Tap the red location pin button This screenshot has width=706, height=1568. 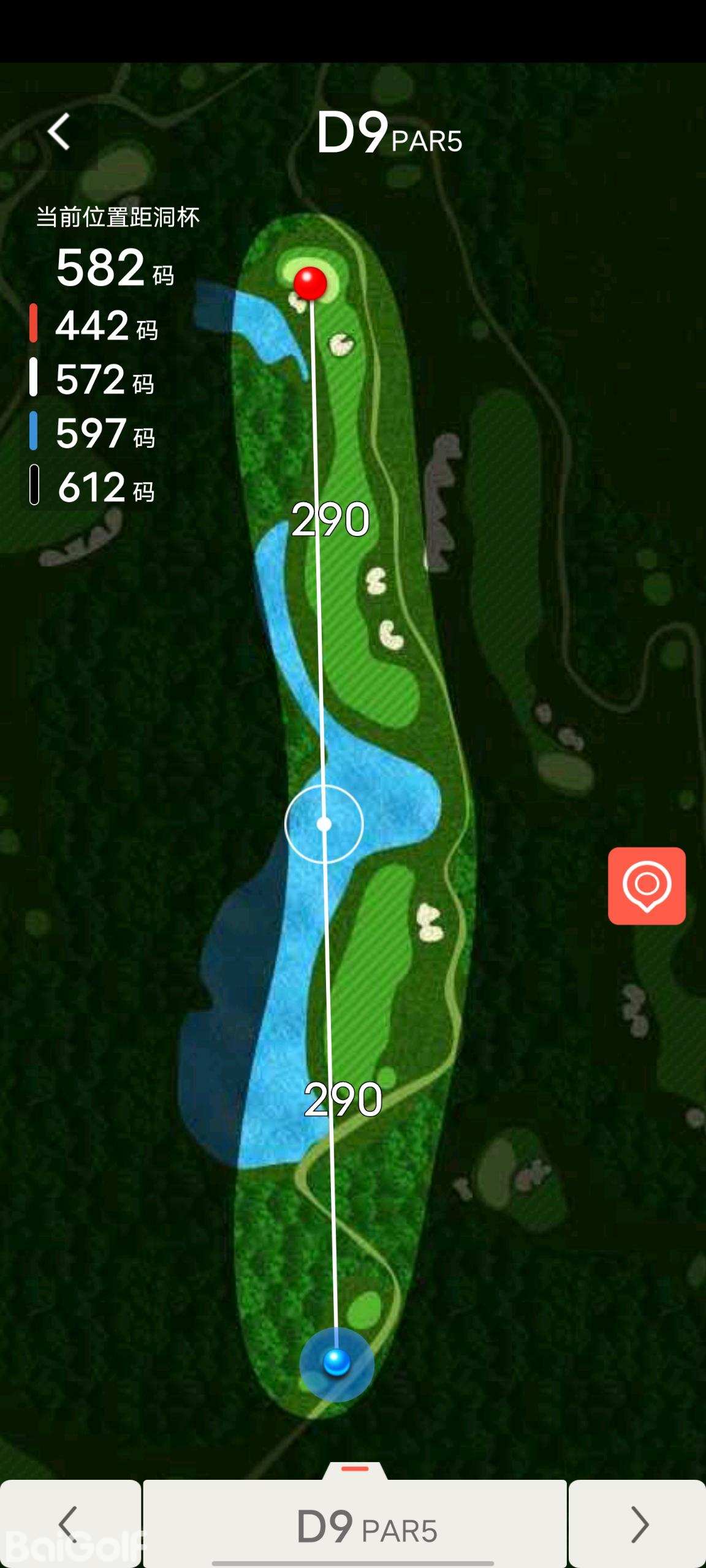click(647, 886)
